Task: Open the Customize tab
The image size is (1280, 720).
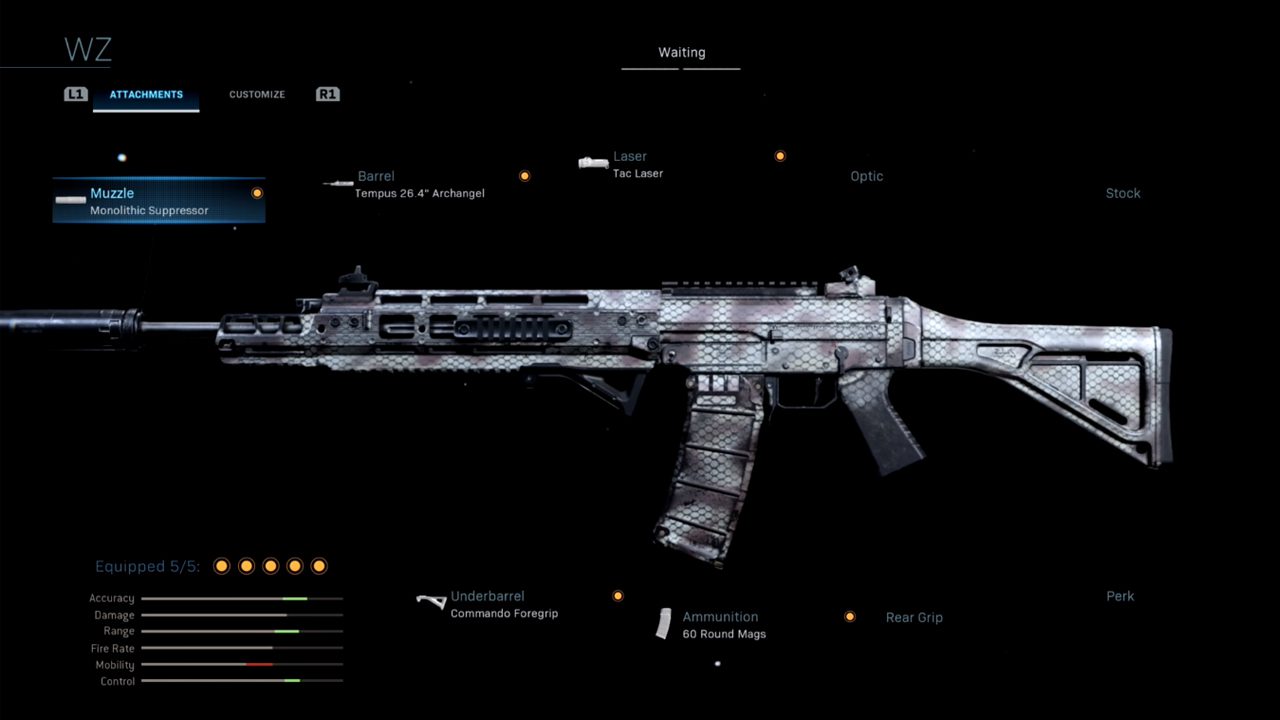Action: coord(257,95)
